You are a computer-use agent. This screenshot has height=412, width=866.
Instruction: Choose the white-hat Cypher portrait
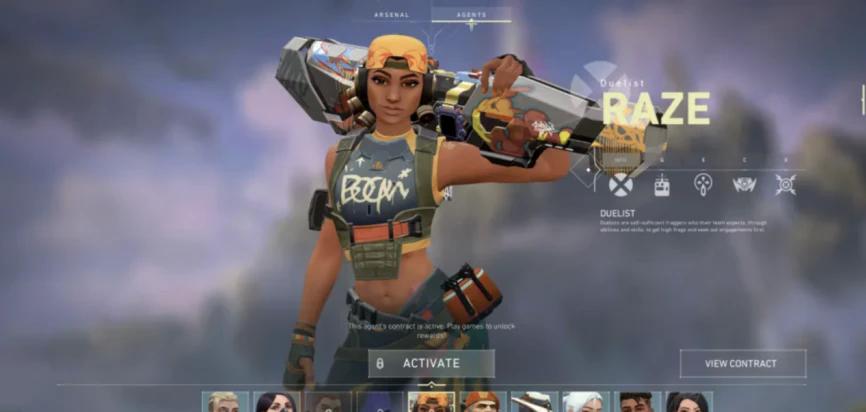534,402
